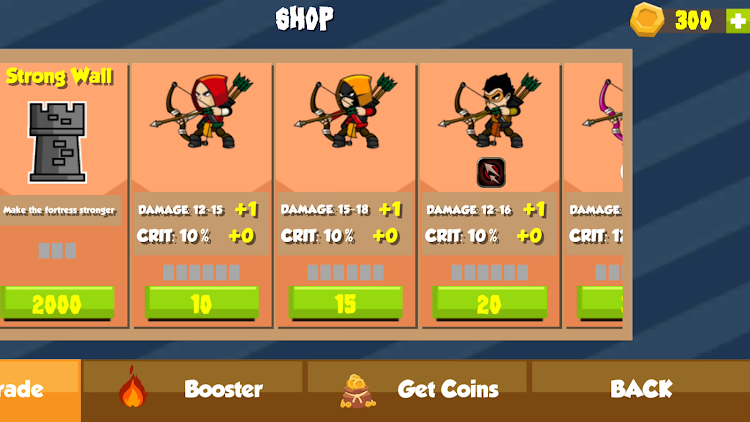Switch to the Booster tab
The image size is (750, 422).
click(x=194, y=390)
